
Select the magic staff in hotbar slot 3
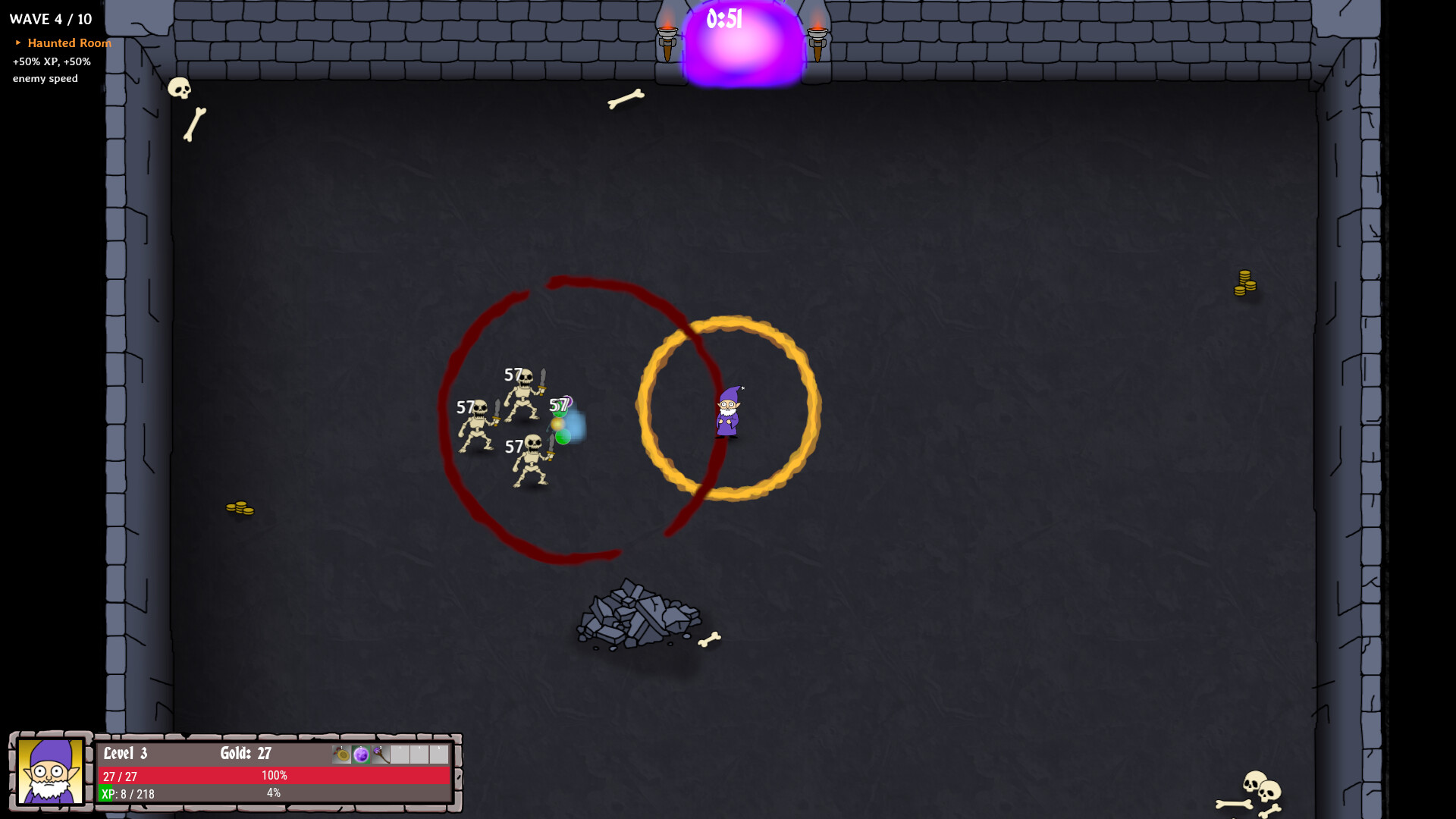coord(379,754)
